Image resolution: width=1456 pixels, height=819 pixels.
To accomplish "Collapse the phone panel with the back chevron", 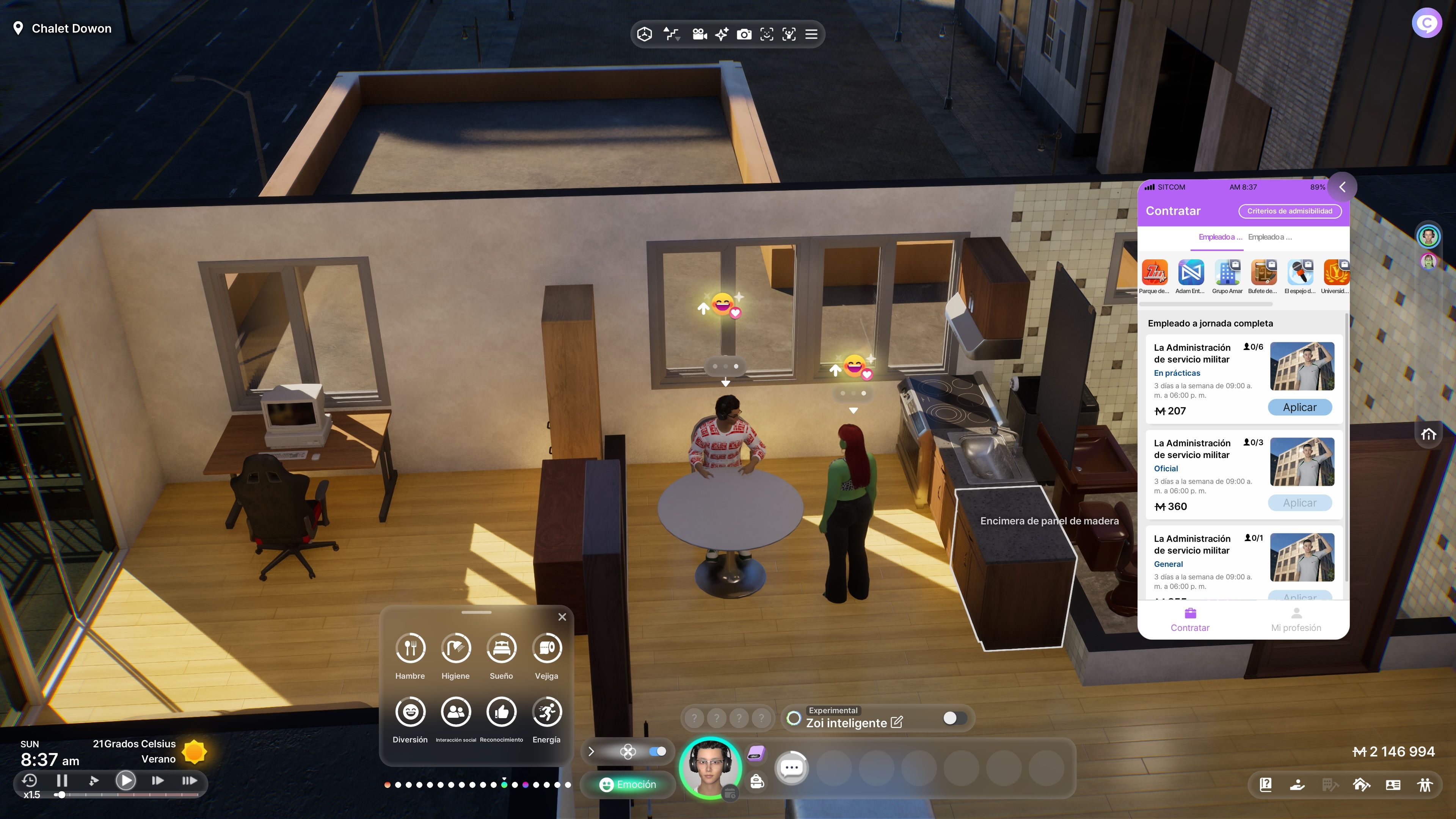I will pos(1343,187).
